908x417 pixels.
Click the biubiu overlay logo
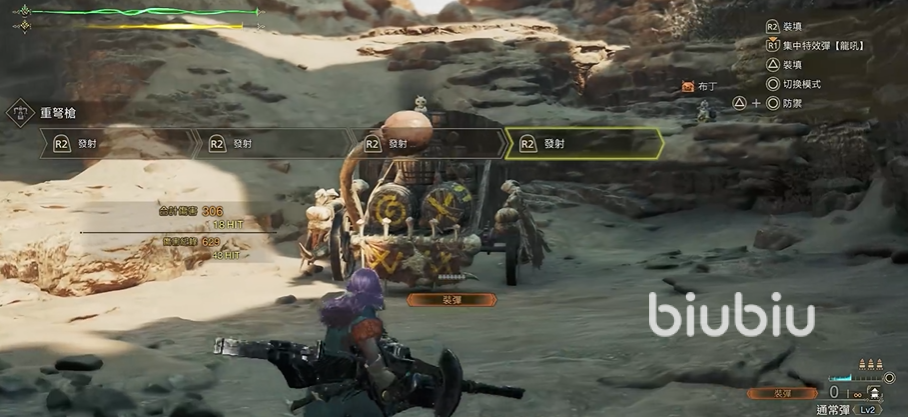click(731, 314)
